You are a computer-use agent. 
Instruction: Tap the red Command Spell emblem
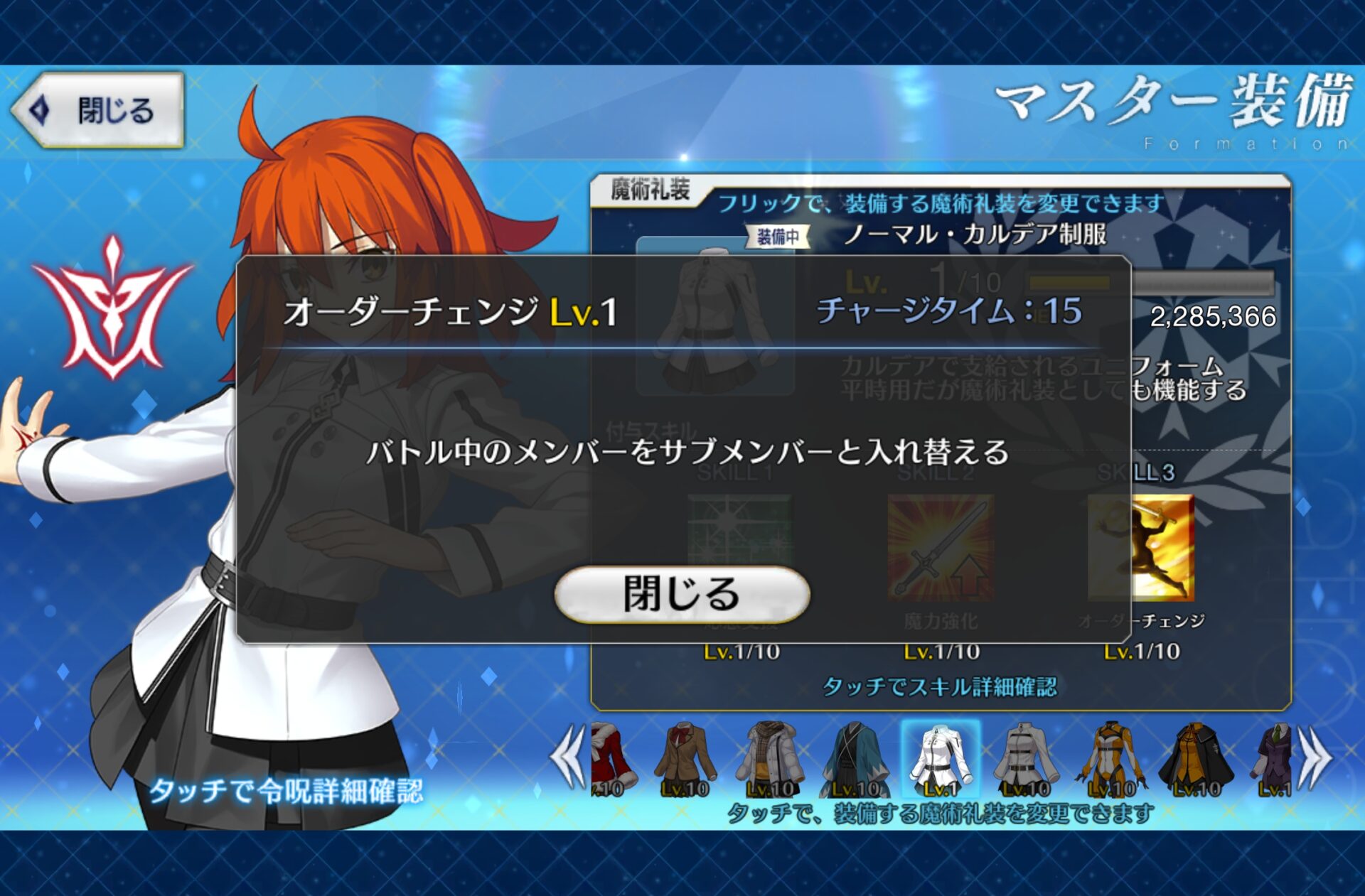click(112, 308)
